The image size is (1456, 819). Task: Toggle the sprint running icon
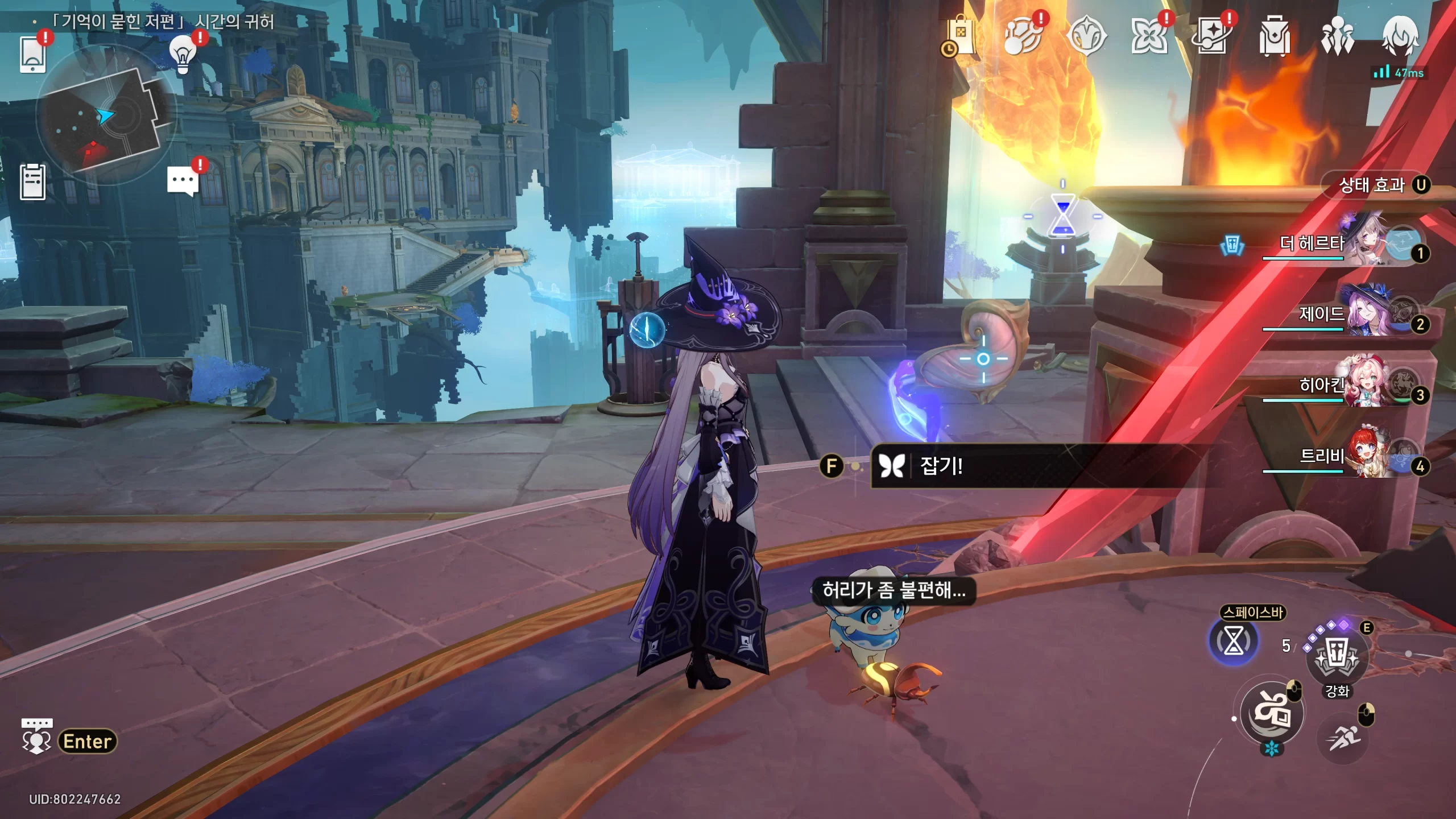coord(1343,738)
